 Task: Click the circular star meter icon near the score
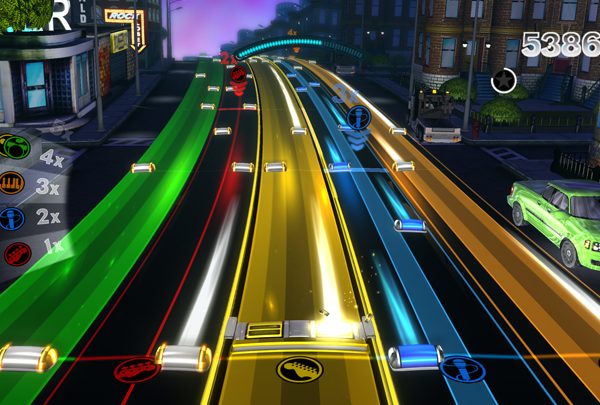(x=504, y=79)
